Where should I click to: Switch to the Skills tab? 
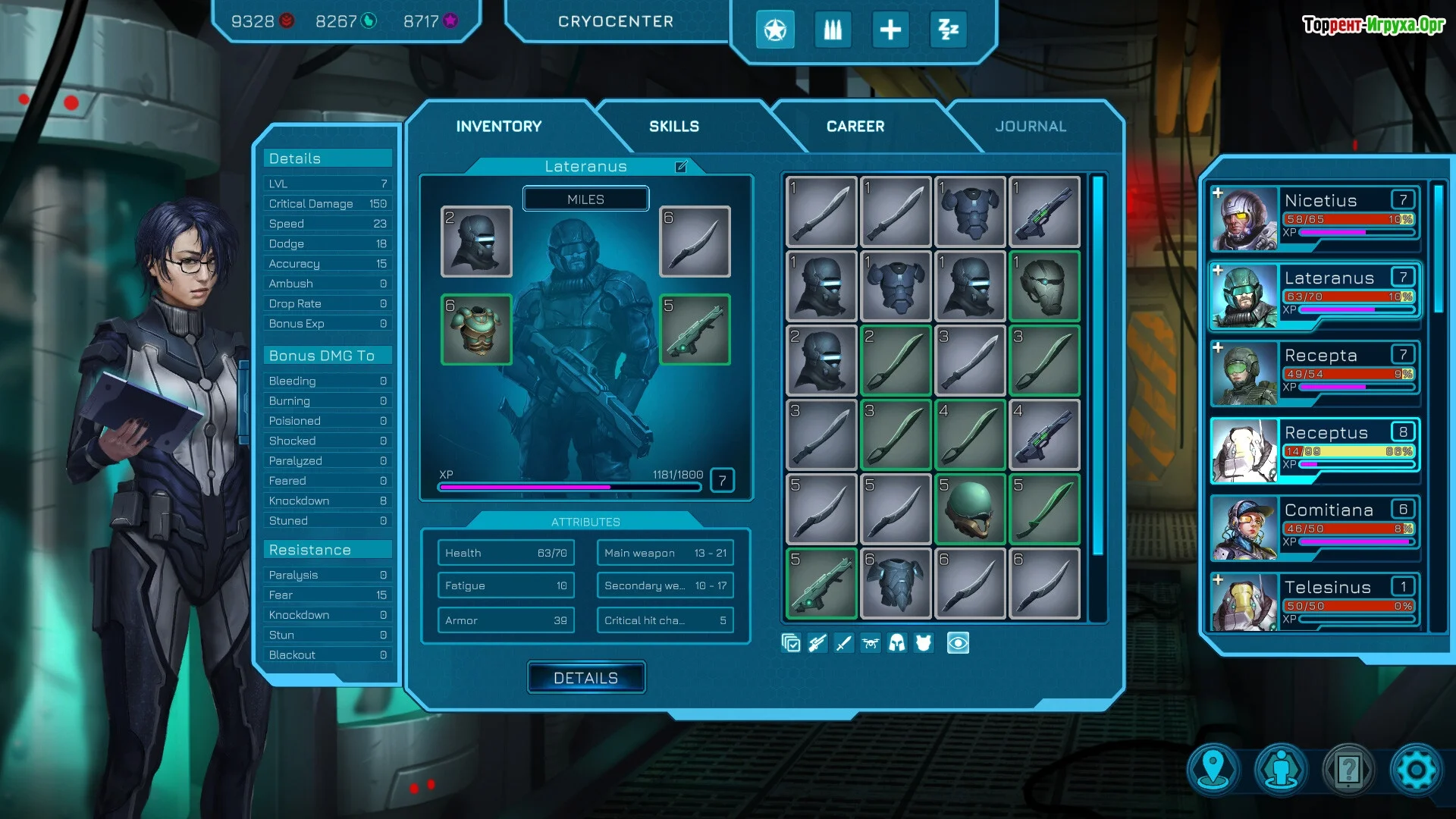click(673, 127)
